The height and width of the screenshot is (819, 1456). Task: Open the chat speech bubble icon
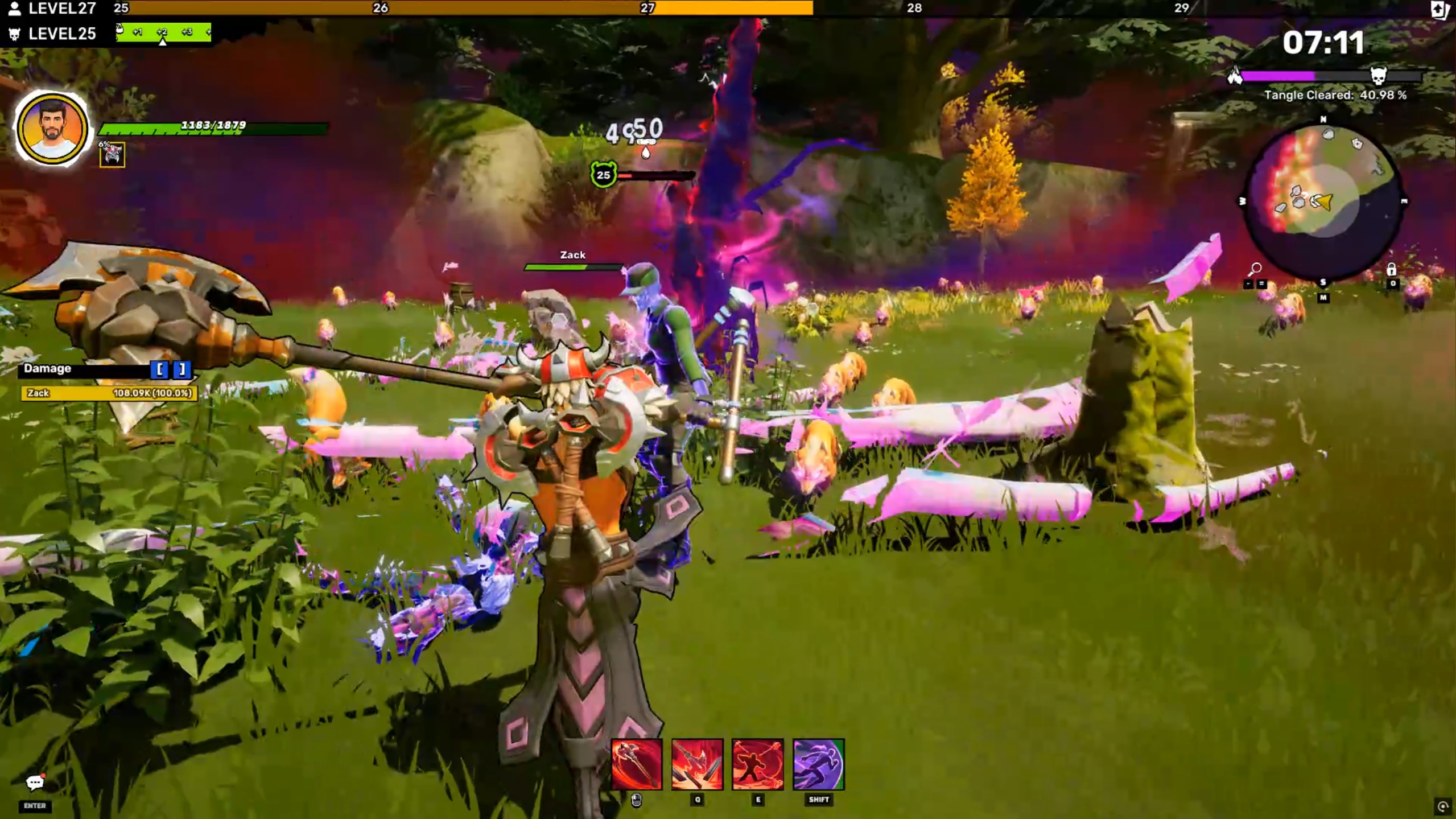[35, 783]
